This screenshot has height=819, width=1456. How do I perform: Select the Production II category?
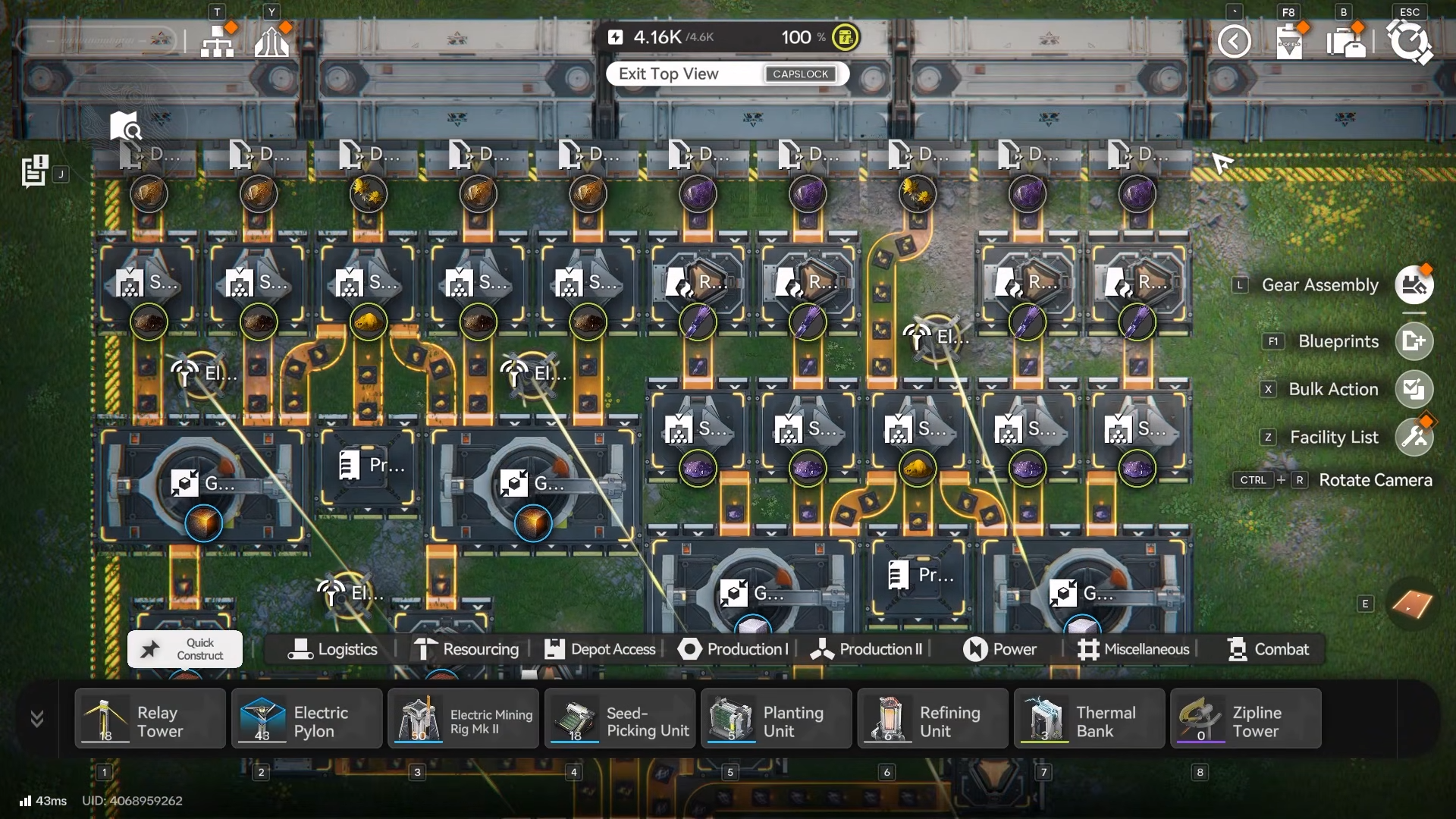click(867, 649)
